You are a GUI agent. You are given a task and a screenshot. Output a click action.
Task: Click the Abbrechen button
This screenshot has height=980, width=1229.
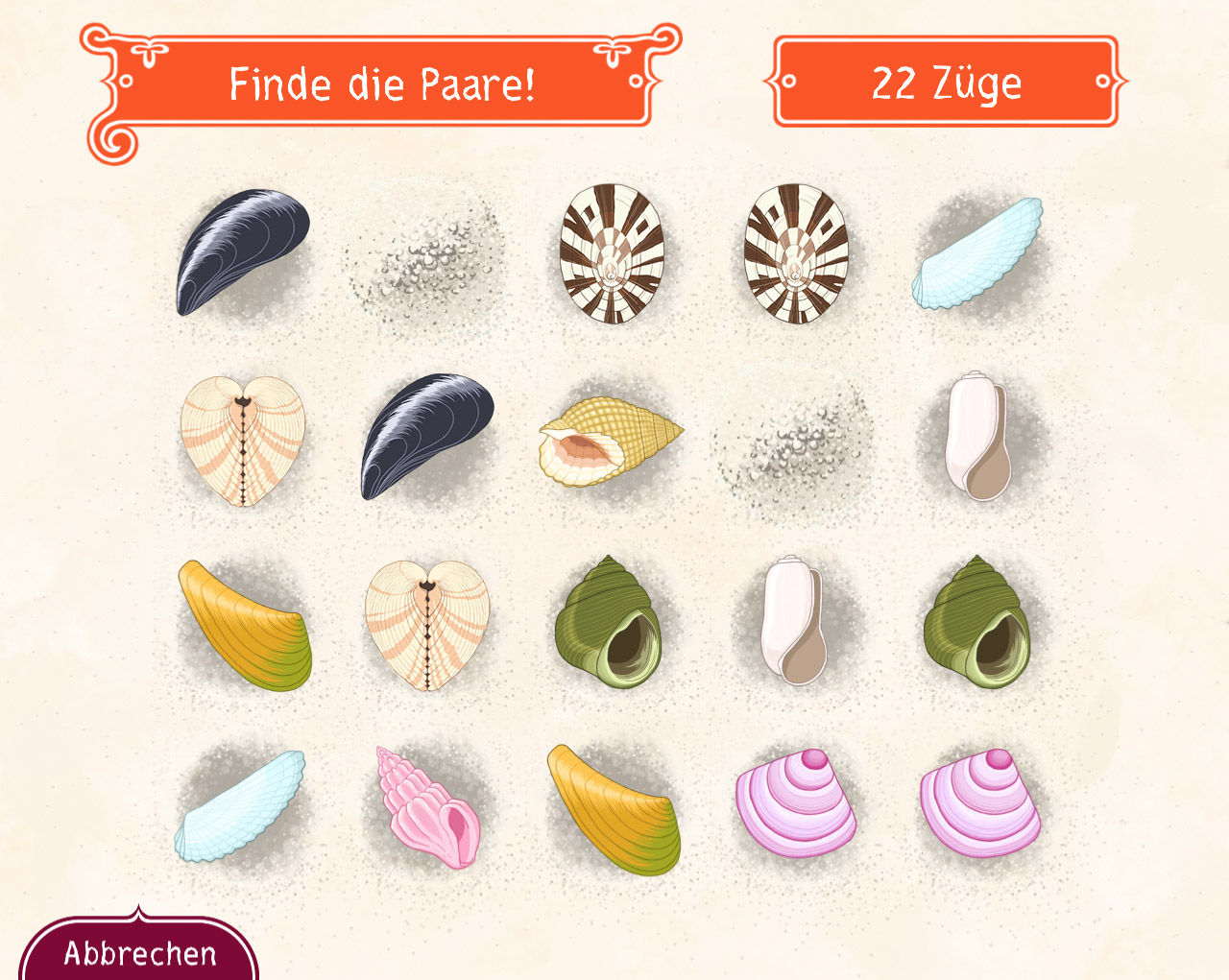pyautogui.click(x=140, y=952)
